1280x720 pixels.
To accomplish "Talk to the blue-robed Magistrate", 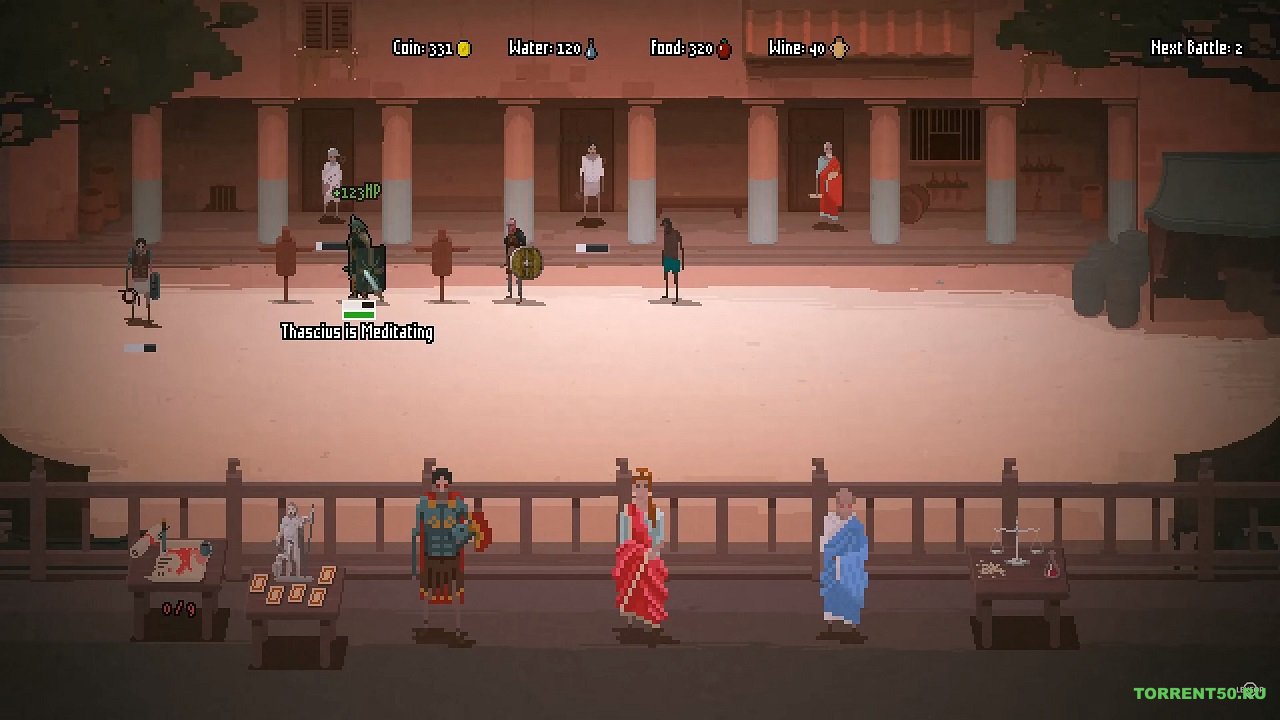I will pos(842,560).
